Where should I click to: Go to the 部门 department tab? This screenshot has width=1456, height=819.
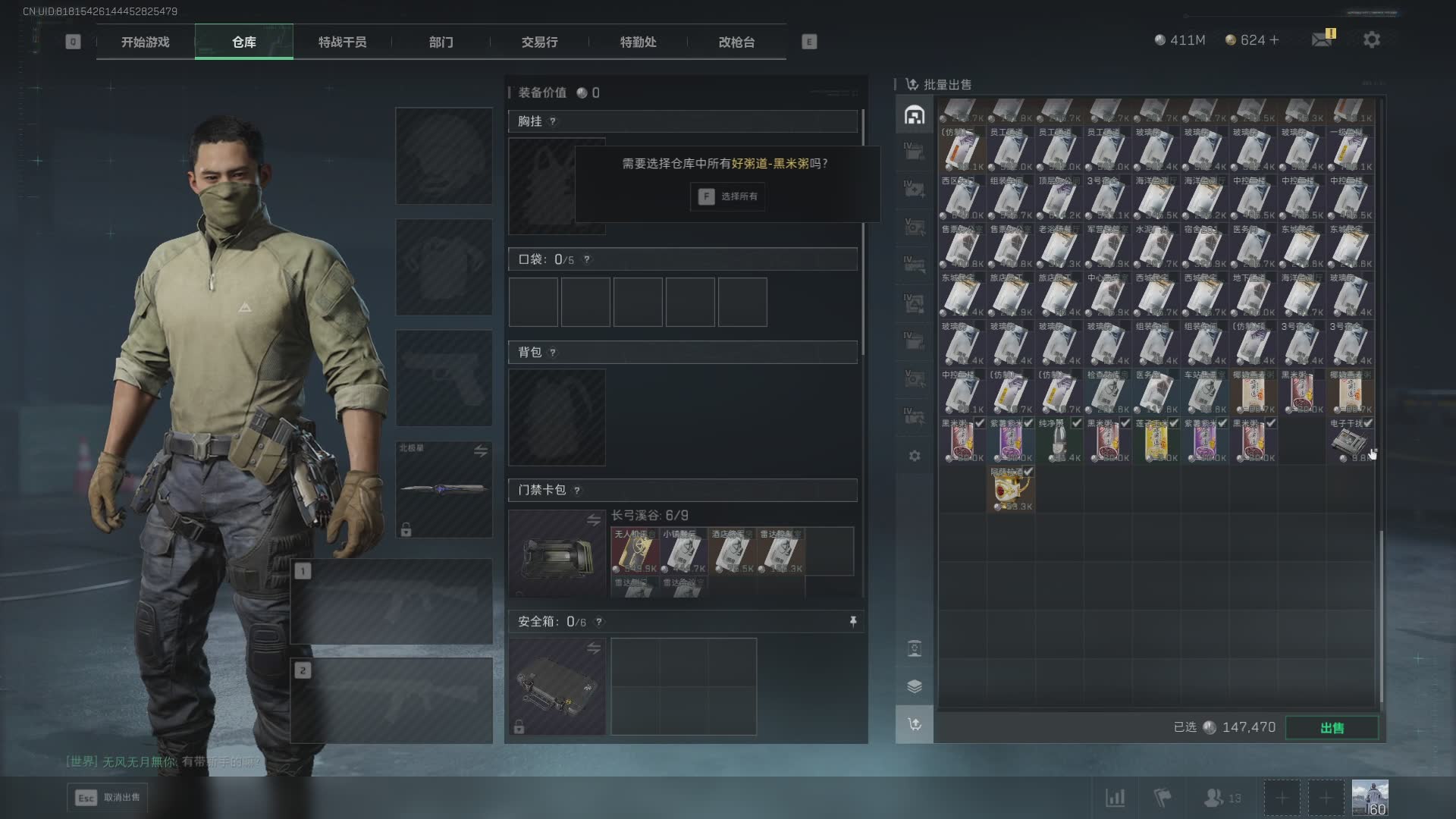(441, 42)
